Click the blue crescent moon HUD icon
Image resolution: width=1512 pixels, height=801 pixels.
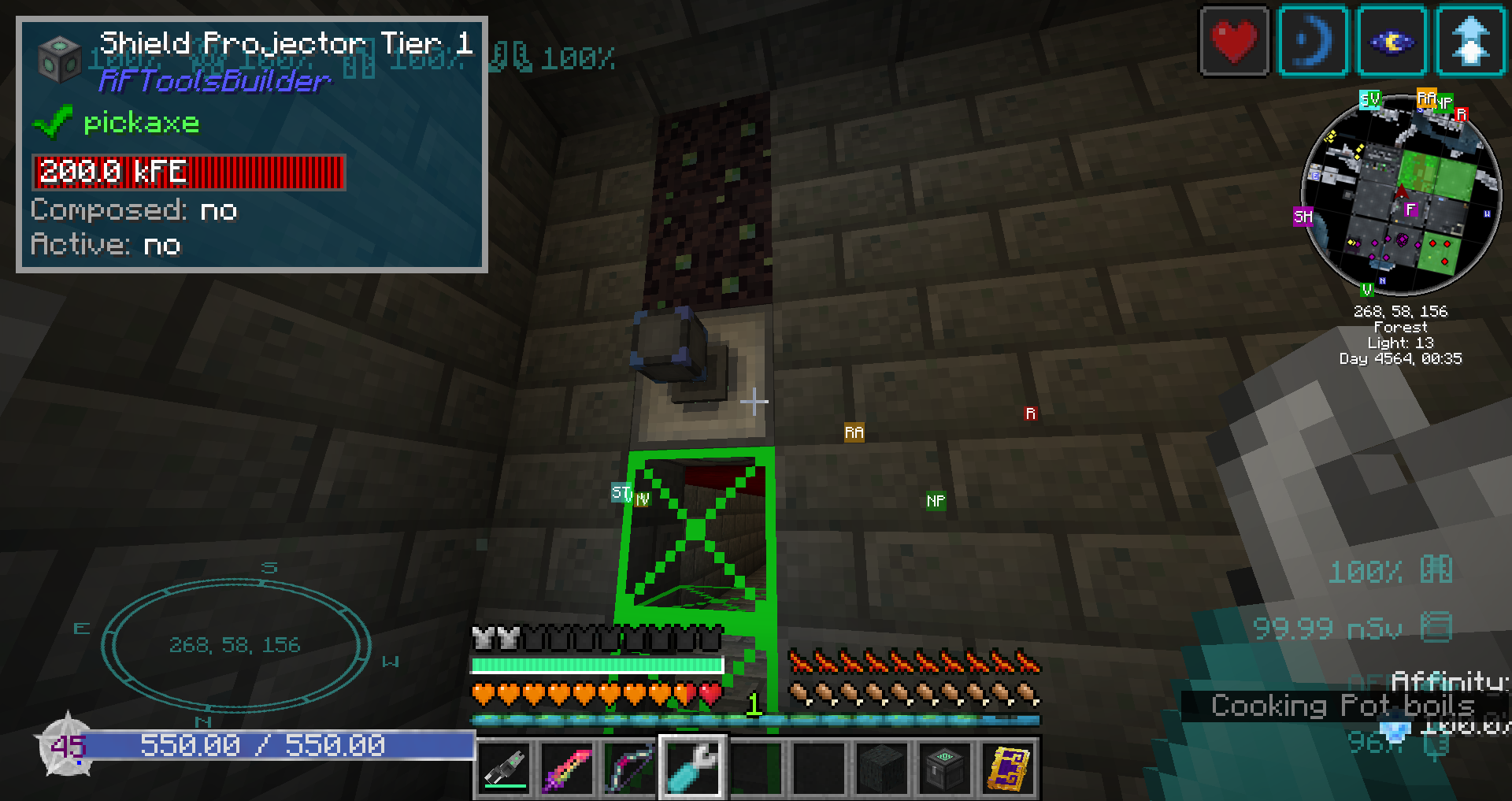[1313, 42]
